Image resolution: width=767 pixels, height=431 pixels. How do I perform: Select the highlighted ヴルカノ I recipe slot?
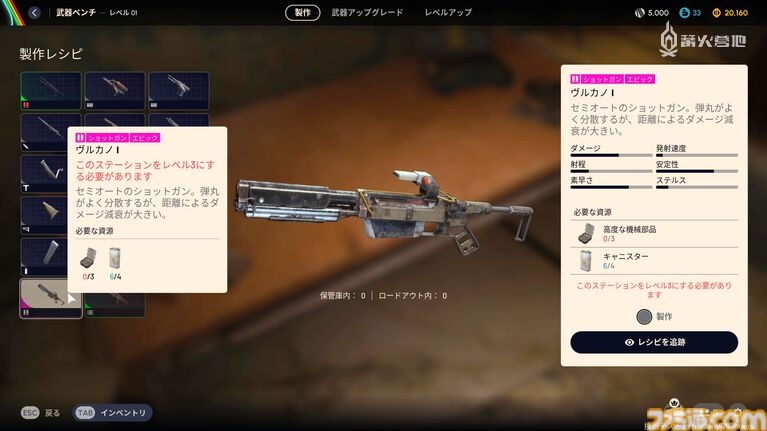(x=51, y=298)
